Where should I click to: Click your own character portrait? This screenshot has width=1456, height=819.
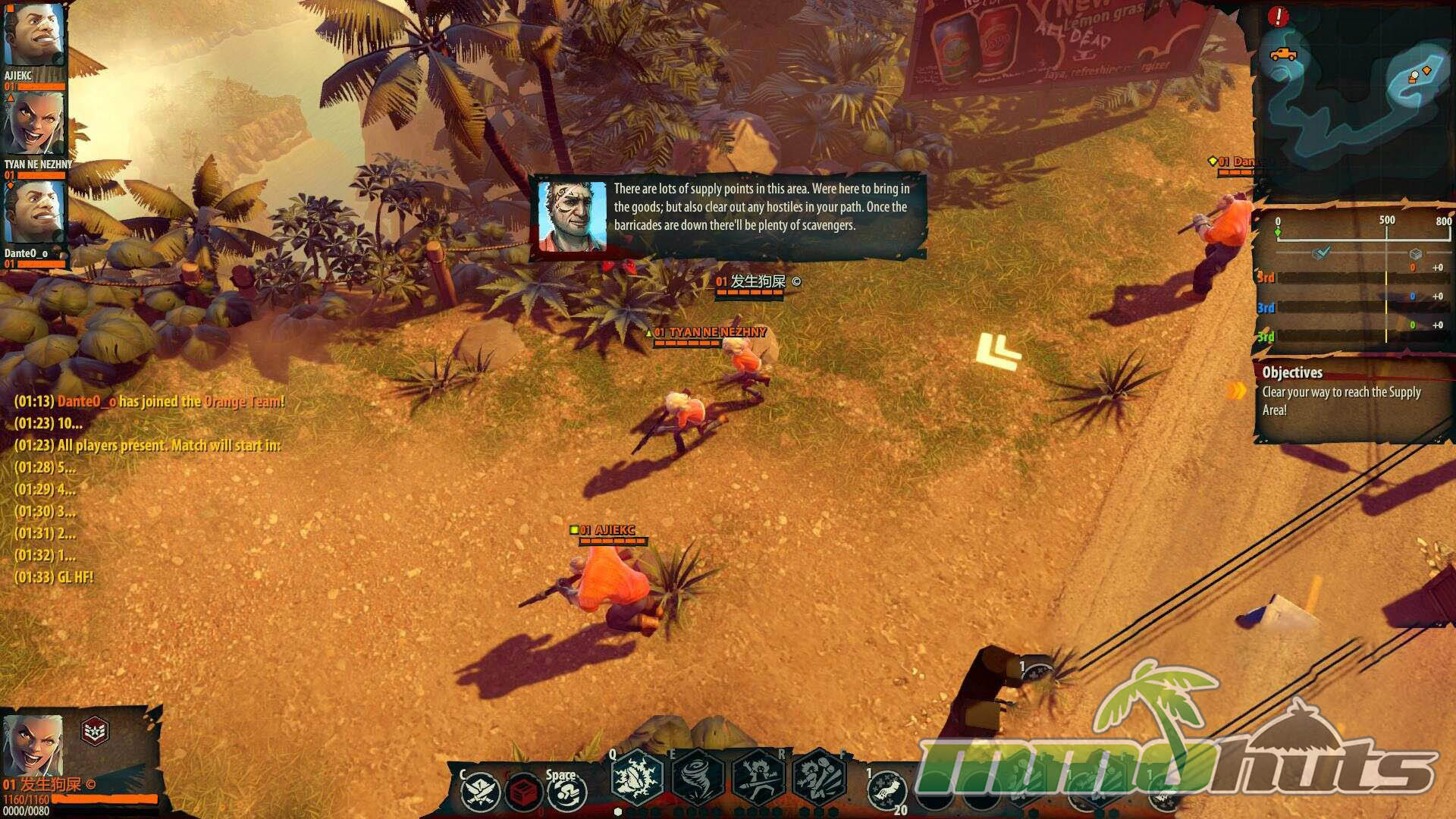pos(33,745)
